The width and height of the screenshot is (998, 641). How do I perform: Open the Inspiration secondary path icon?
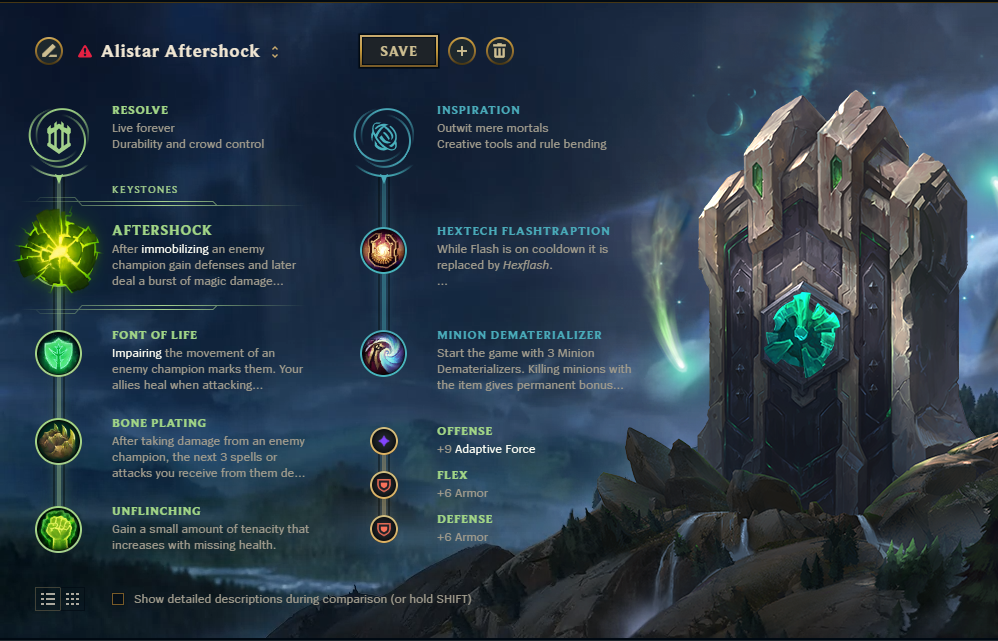point(382,139)
